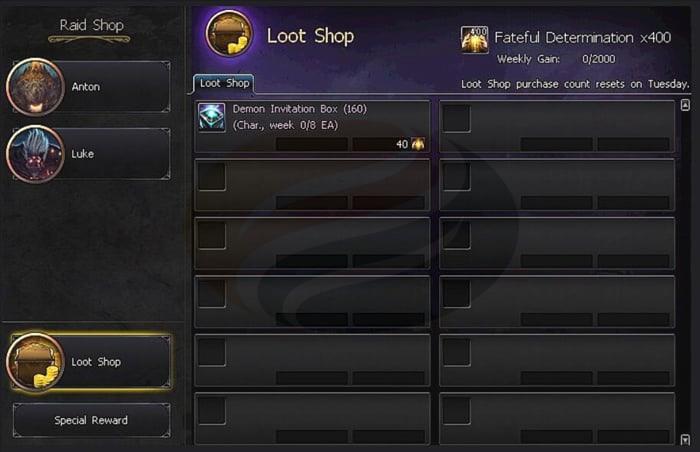Click the Special Reward button

coord(91,421)
